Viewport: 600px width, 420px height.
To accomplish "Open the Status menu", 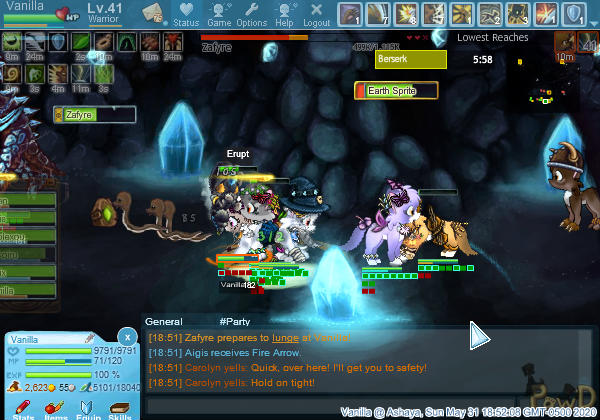I will coord(185,15).
